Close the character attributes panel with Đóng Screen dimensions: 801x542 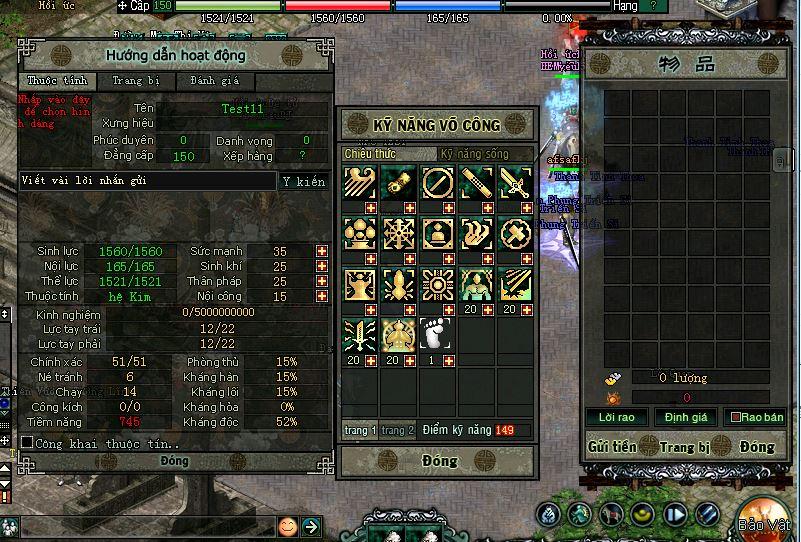point(174,461)
